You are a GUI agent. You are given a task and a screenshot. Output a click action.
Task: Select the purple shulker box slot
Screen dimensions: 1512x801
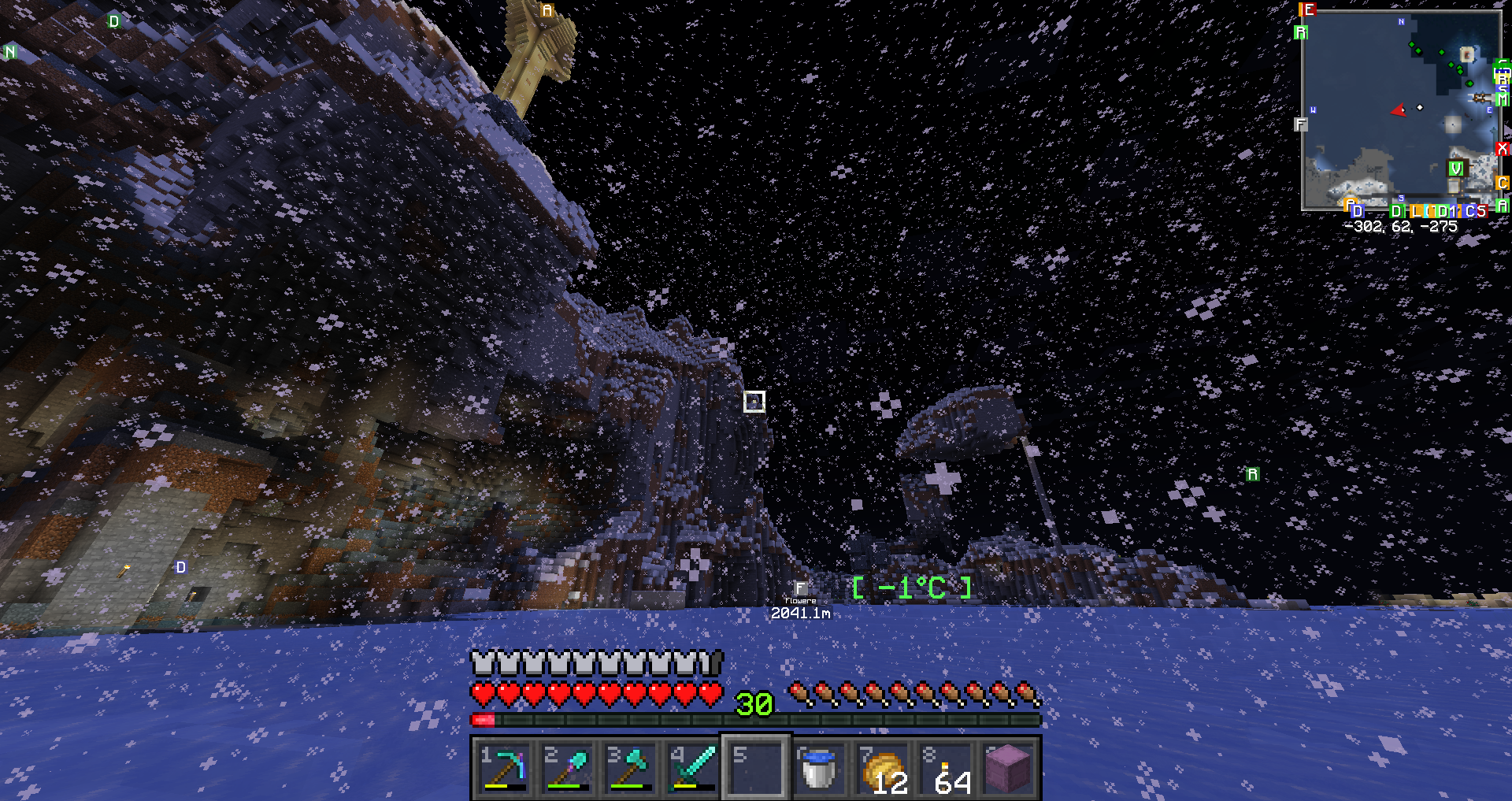point(1008,768)
